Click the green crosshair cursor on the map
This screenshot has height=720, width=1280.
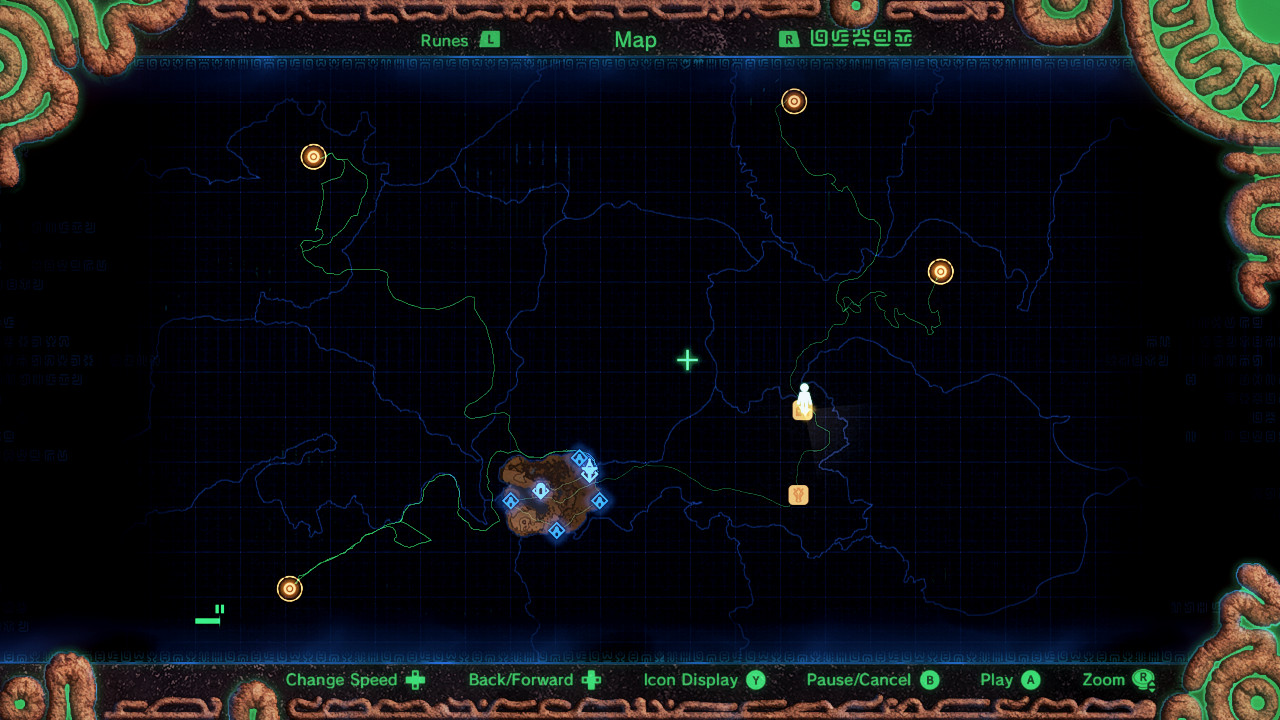point(687,360)
